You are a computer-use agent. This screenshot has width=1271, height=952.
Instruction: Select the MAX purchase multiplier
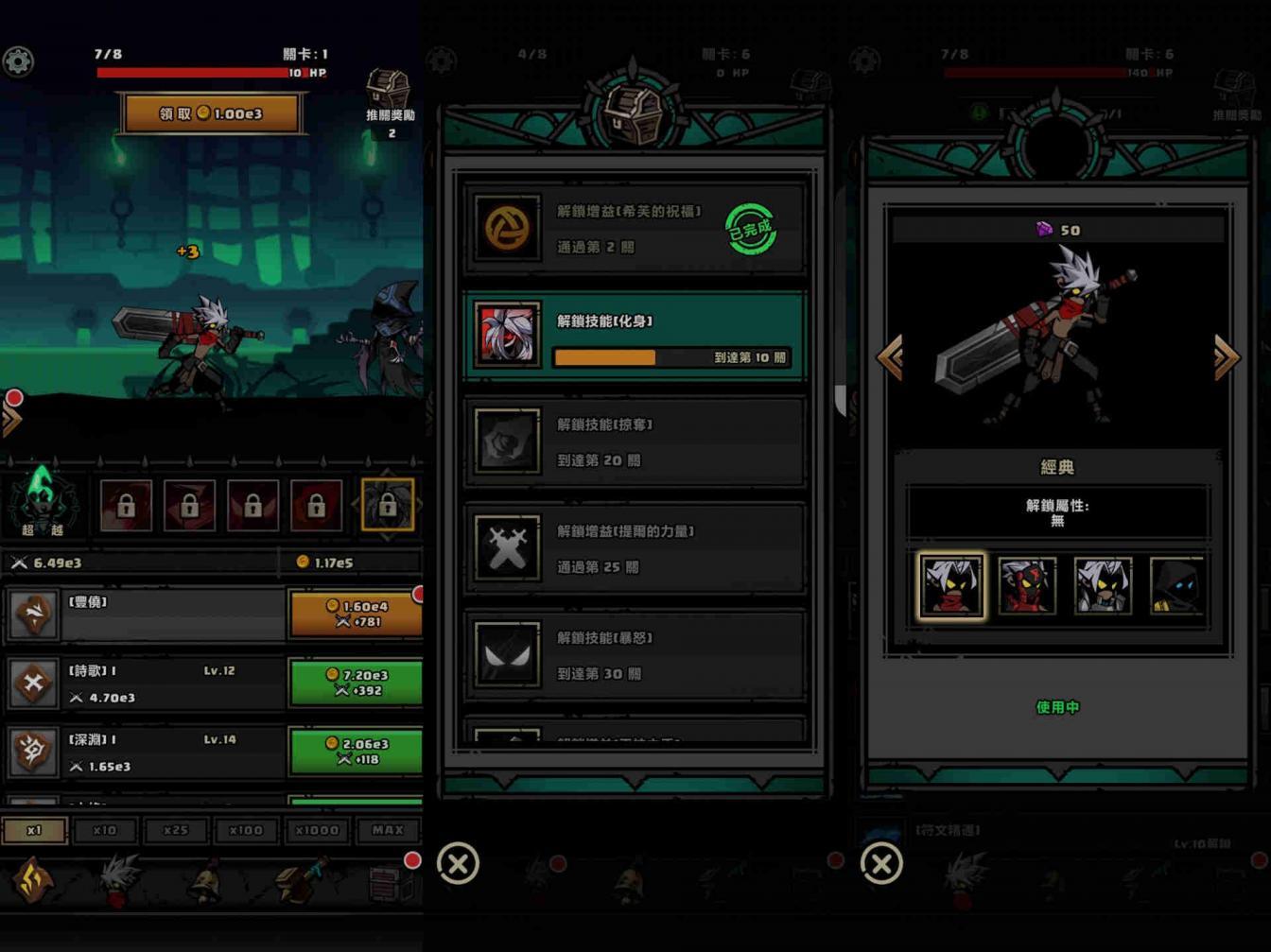388,830
